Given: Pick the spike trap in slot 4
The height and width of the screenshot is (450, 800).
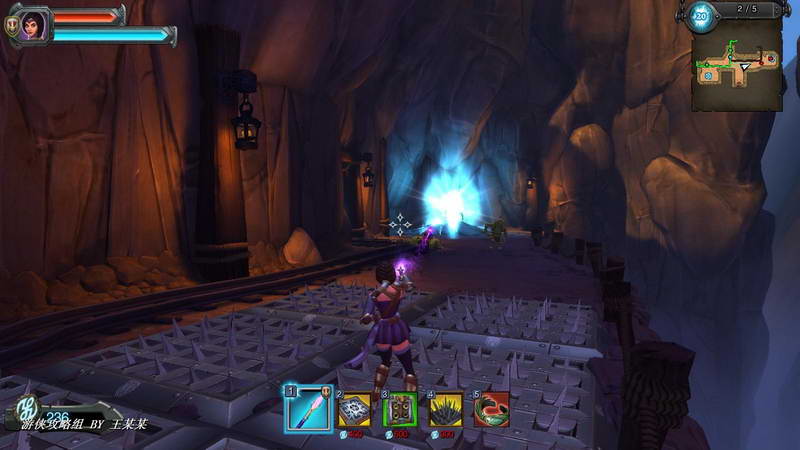Looking at the screenshot, I should tap(446, 408).
